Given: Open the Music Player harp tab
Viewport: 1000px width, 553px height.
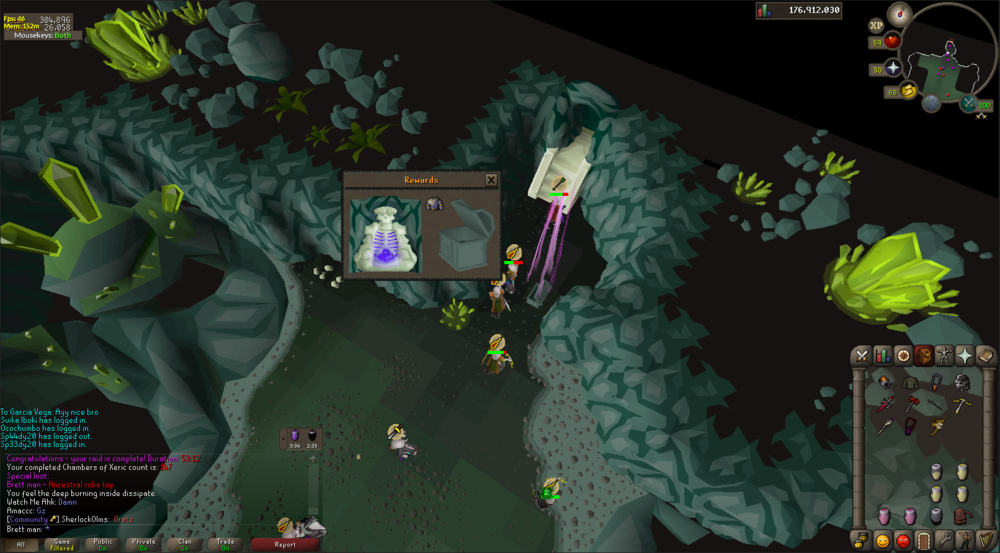Looking at the screenshot, I should click(x=985, y=541).
